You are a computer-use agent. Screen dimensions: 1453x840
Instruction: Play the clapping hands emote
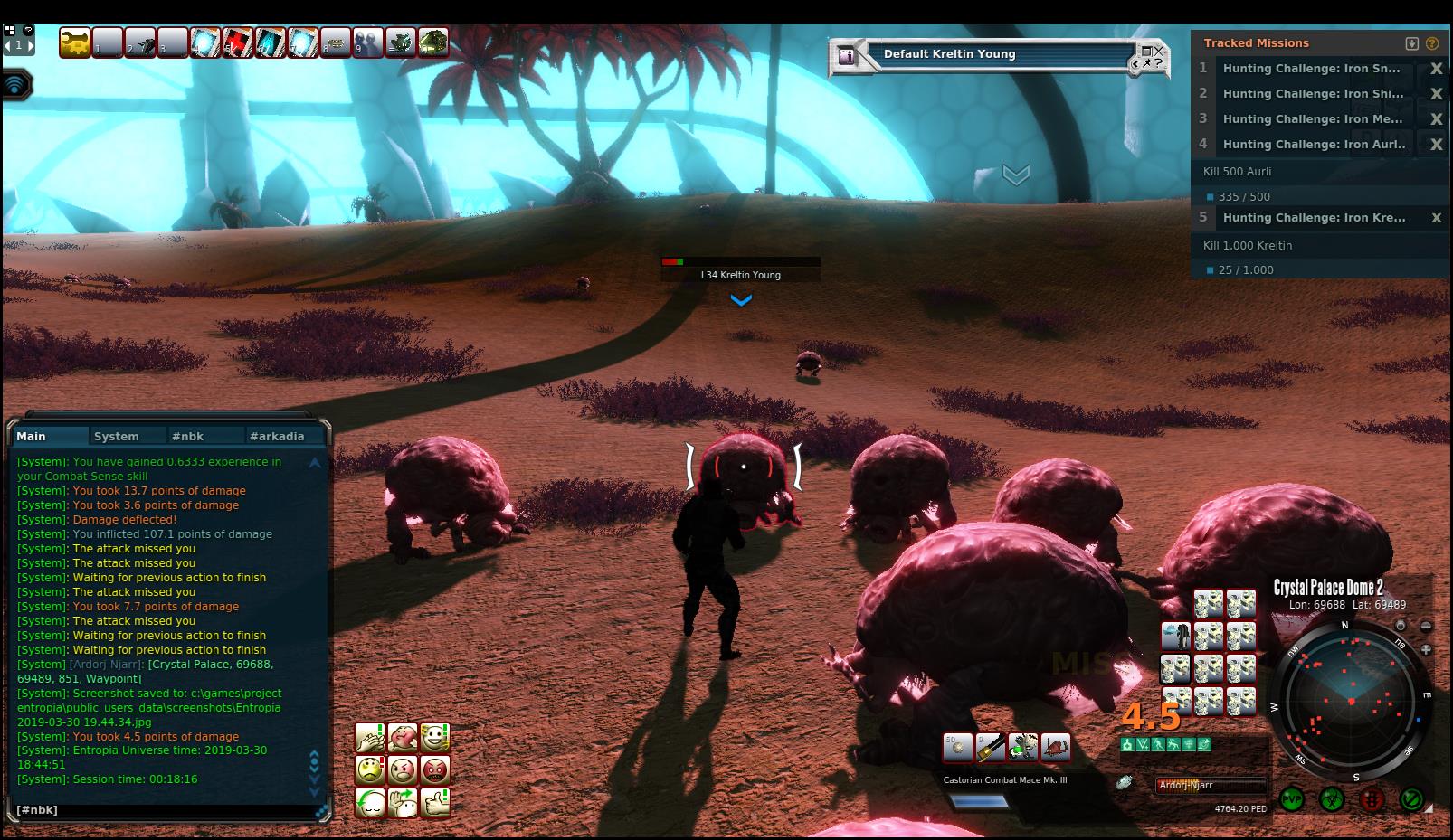[370, 738]
